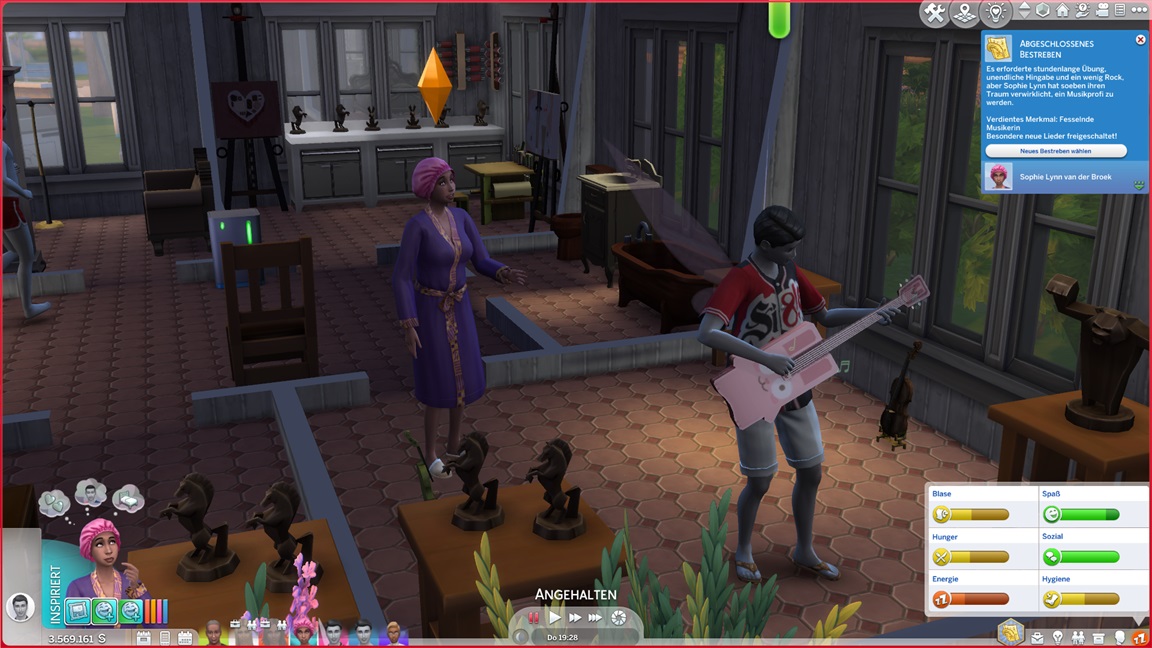Set game speed to fast forward
Image resolution: width=1152 pixels, height=648 pixels.
pos(575,618)
